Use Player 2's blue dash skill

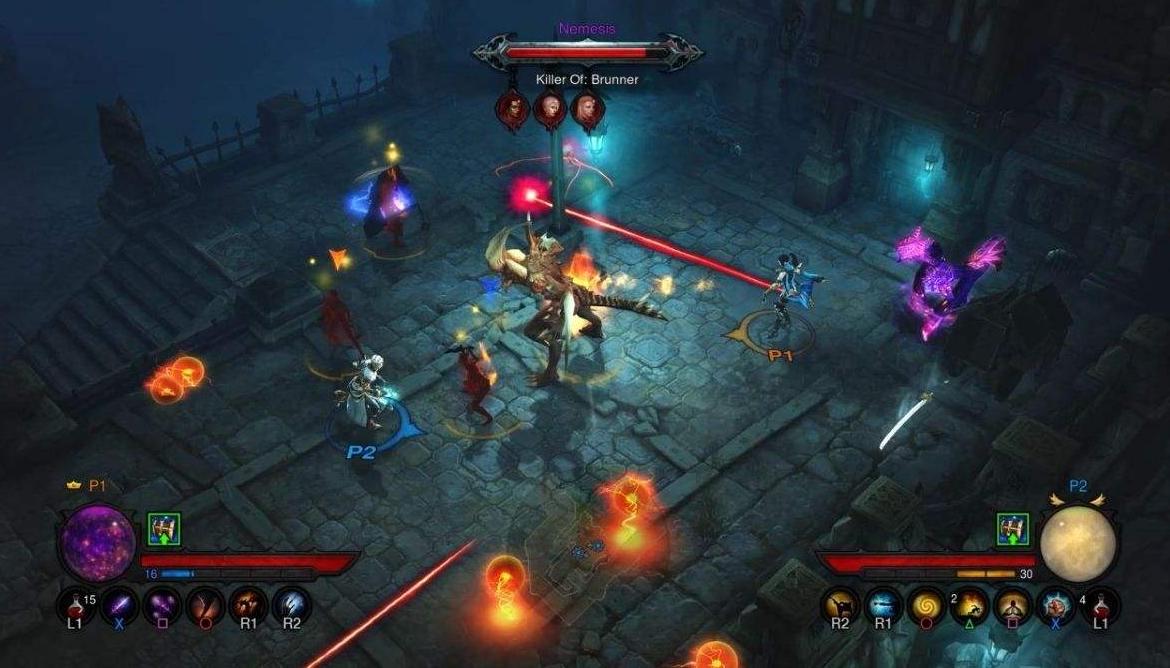(x=884, y=605)
